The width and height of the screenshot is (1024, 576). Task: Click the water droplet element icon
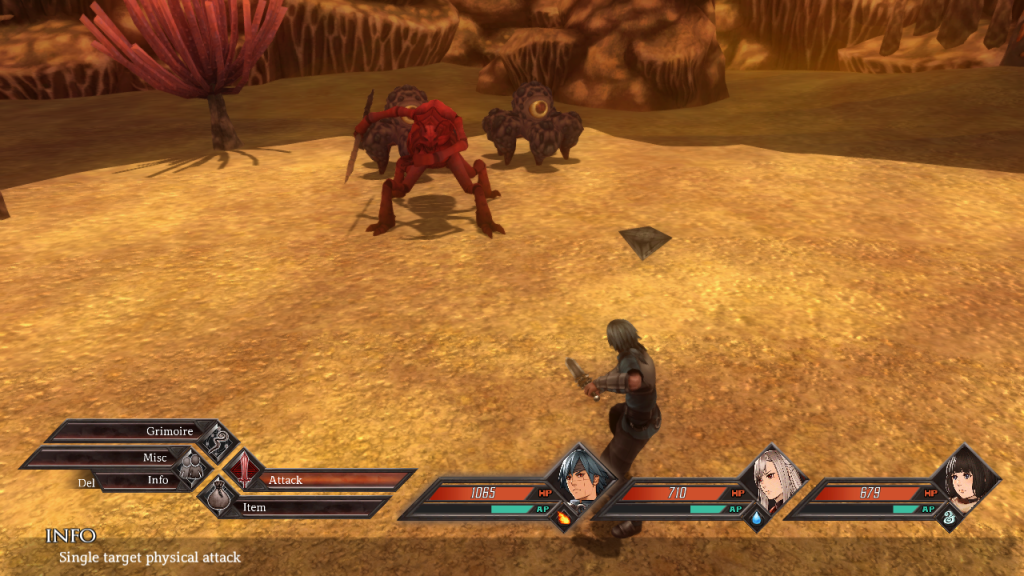757,518
